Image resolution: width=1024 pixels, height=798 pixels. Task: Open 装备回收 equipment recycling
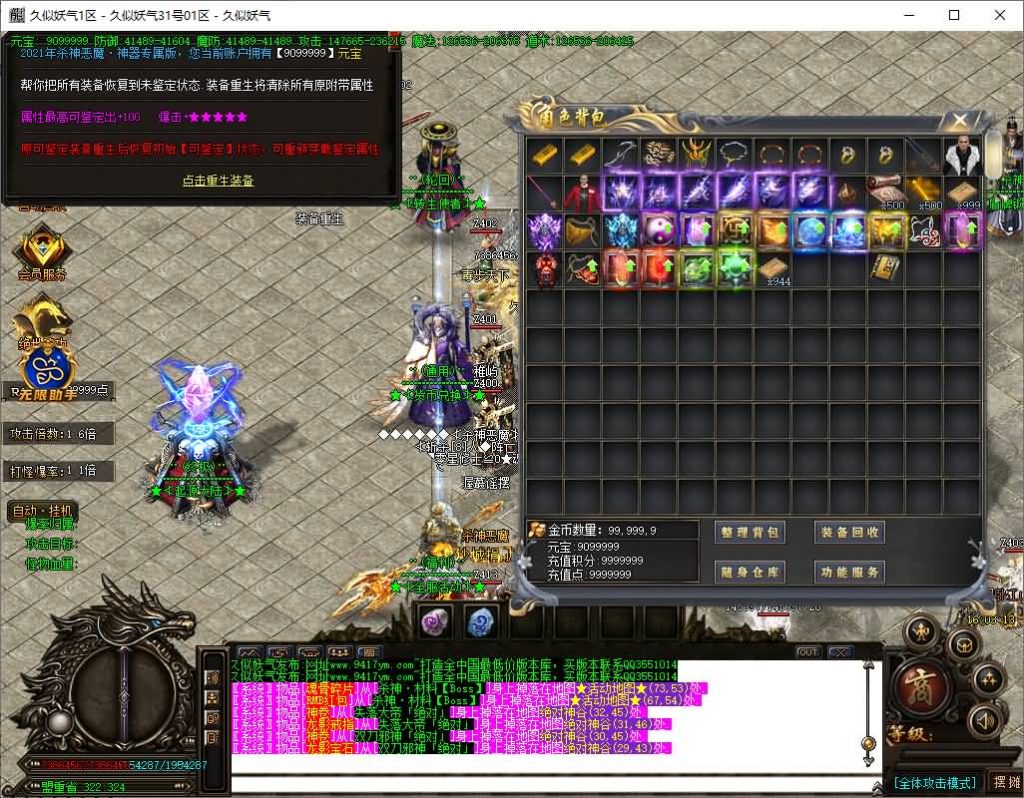(x=850, y=533)
